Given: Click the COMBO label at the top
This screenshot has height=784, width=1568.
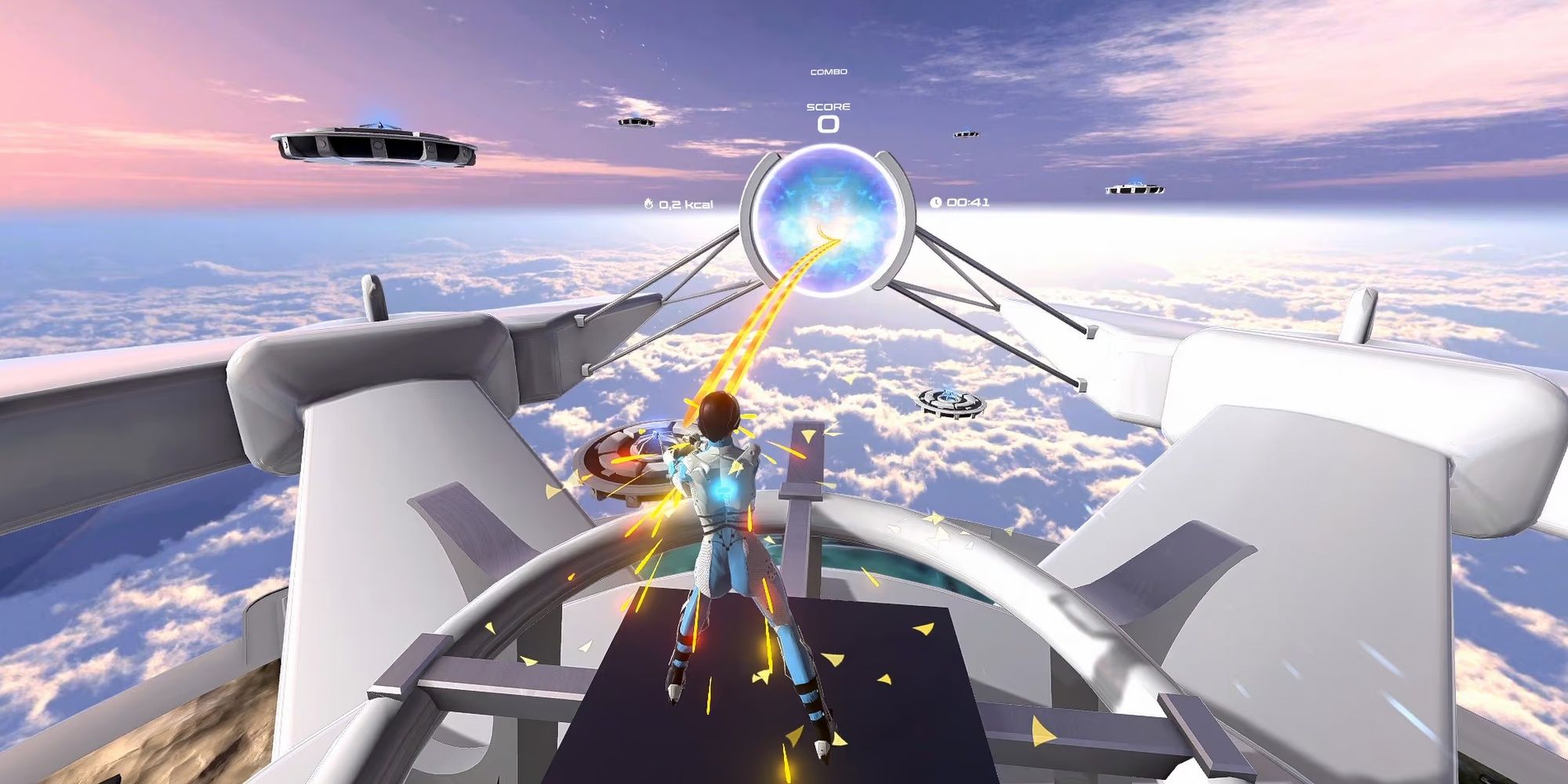Looking at the screenshot, I should click(828, 71).
